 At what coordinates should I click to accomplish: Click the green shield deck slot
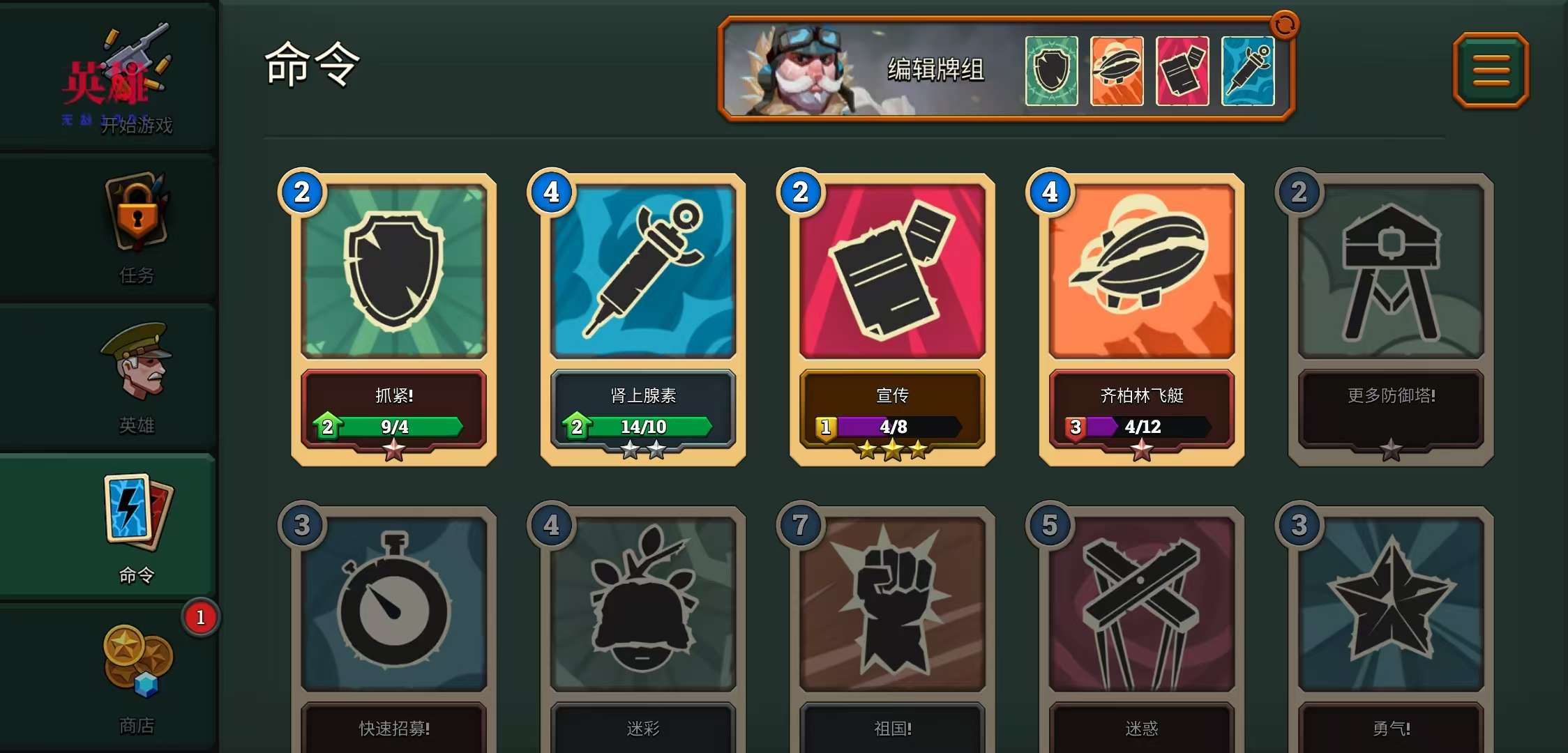[x=1051, y=71]
